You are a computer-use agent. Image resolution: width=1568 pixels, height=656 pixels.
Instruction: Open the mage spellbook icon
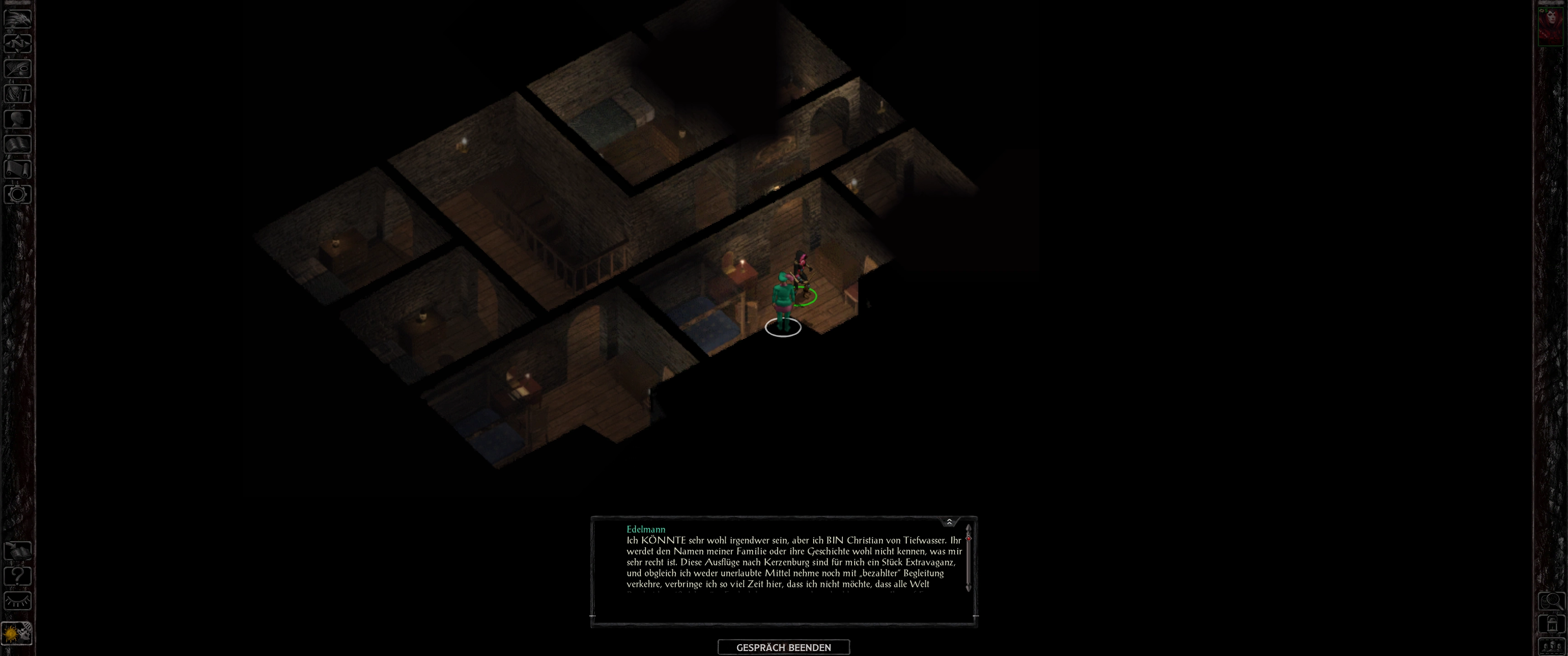(17, 144)
